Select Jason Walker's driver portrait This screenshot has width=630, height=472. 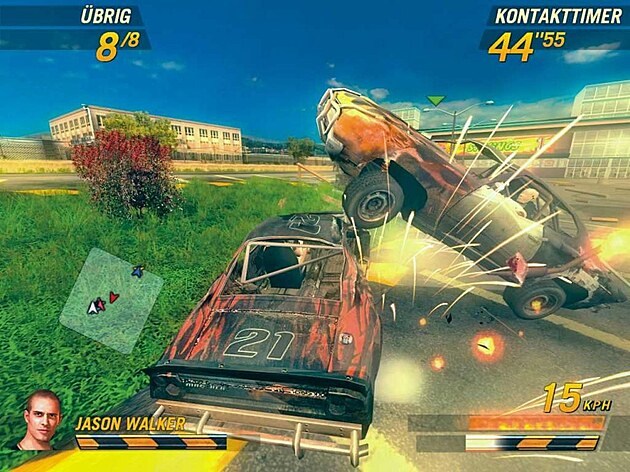41,419
